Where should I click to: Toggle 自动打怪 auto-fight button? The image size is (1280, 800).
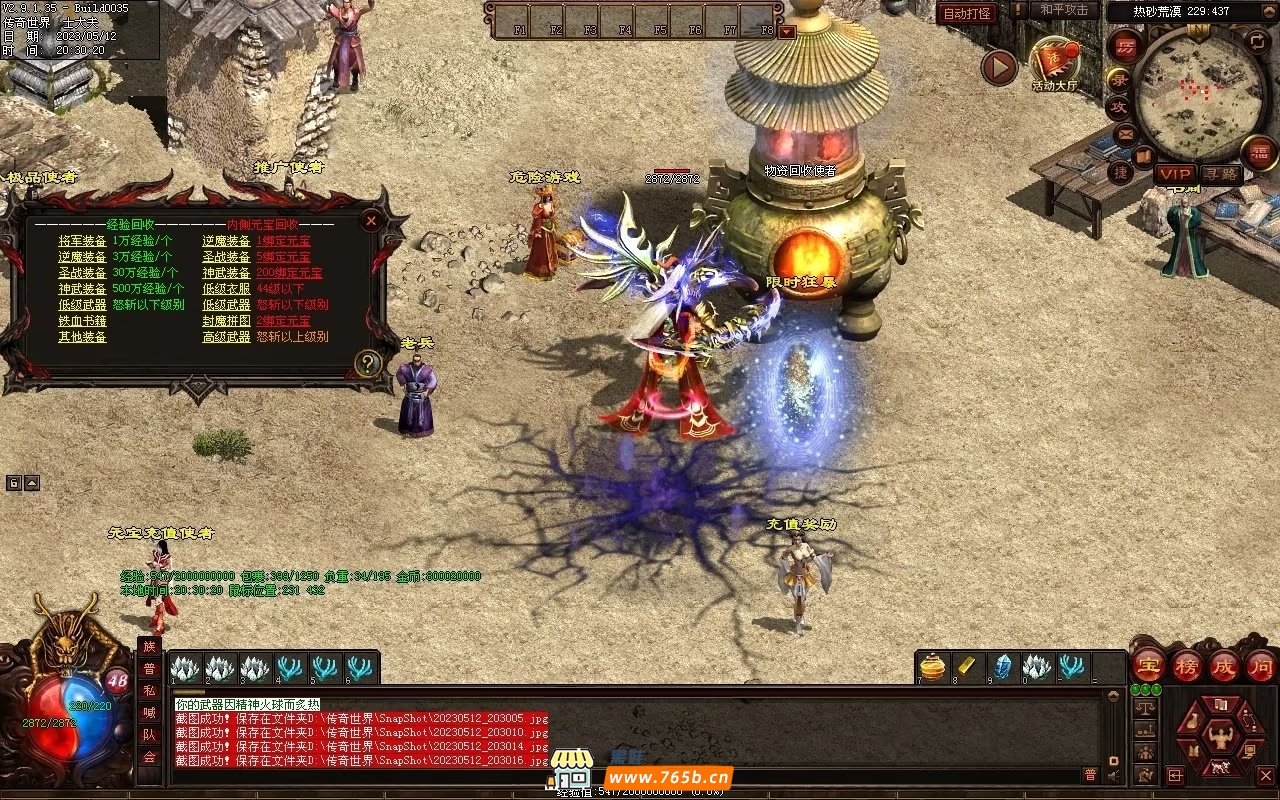(966, 14)
